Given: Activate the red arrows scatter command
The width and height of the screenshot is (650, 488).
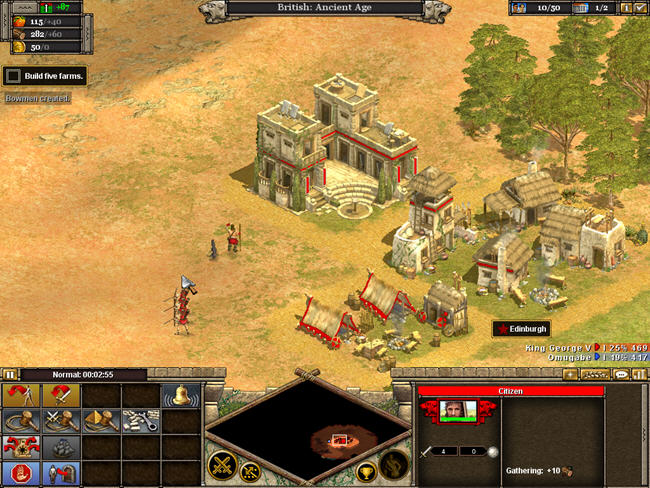Looking at the screenshot, I should coord(19,446).
